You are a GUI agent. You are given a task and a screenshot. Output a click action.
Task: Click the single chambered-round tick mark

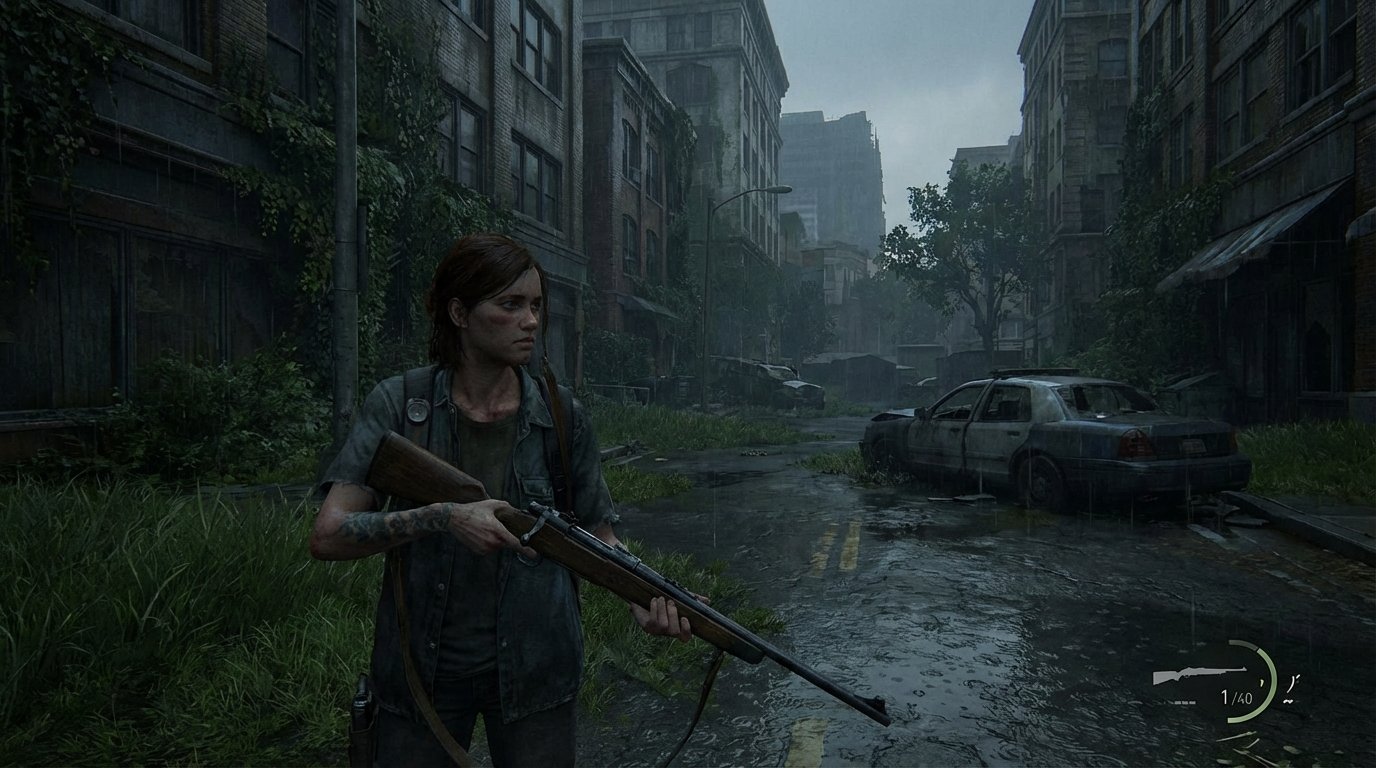[x=1262, y=682]
